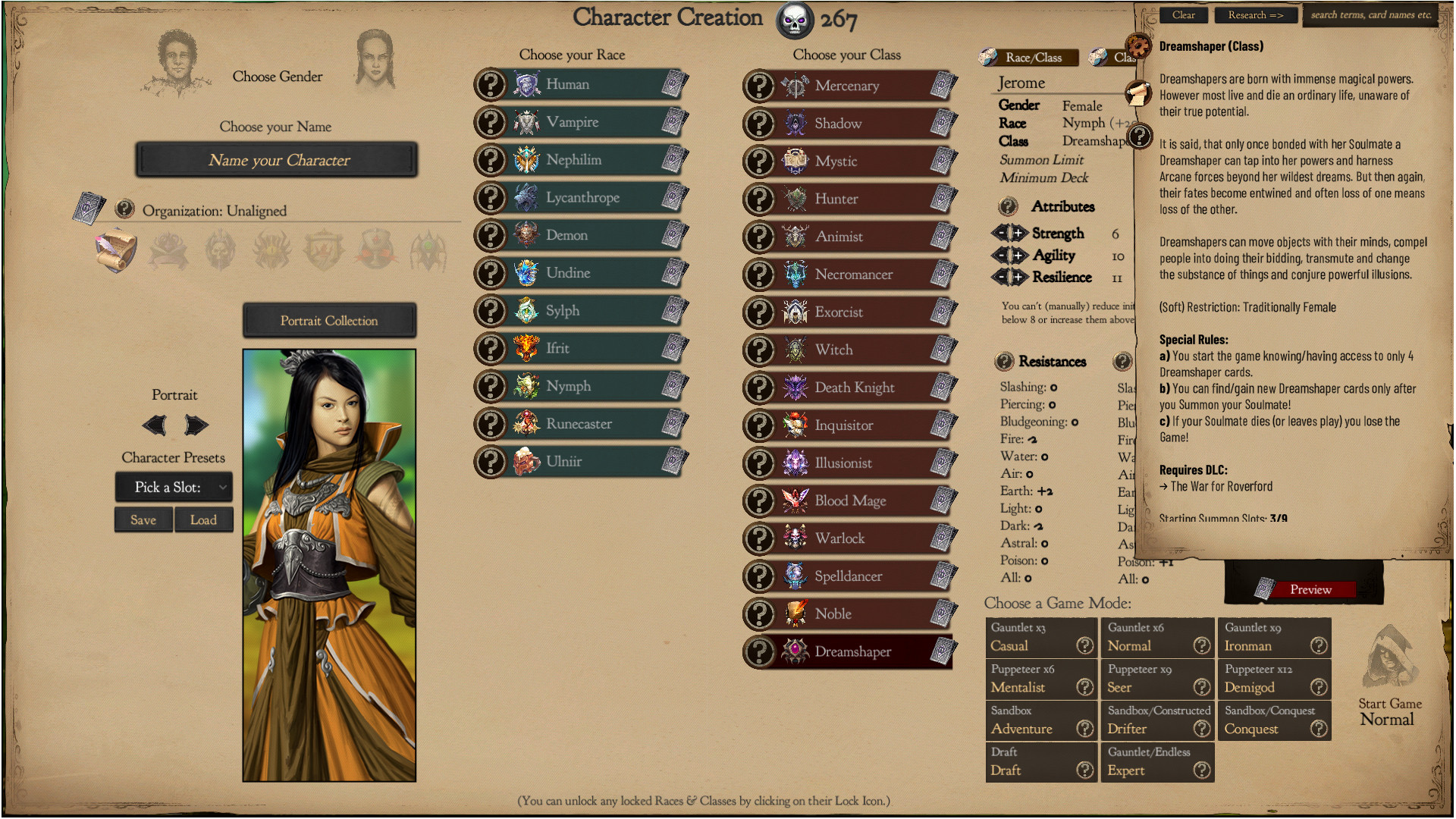Click the previous portrait arrow

[154, 425]
